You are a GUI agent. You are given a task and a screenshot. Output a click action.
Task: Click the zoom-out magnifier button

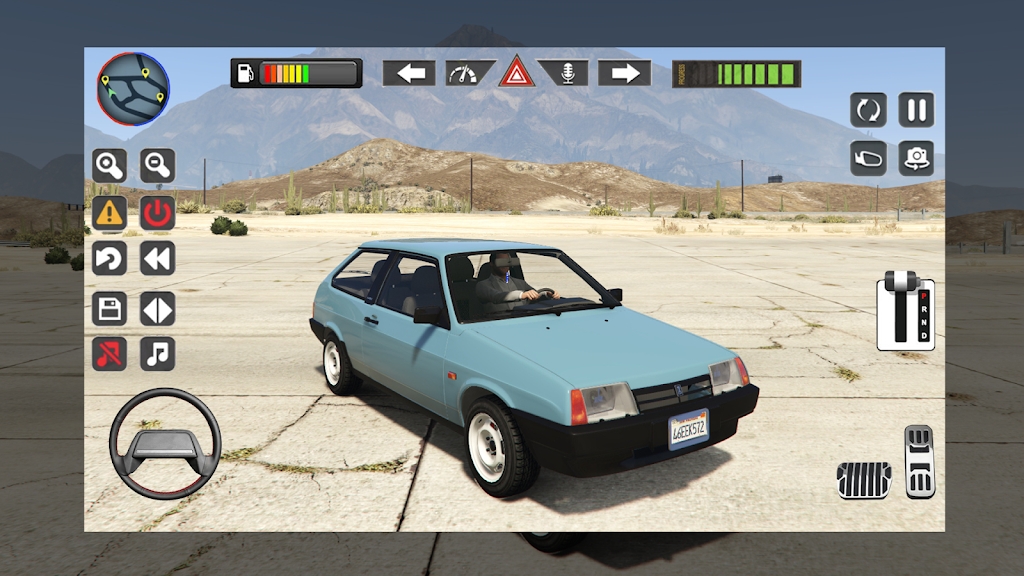(157, 165)
